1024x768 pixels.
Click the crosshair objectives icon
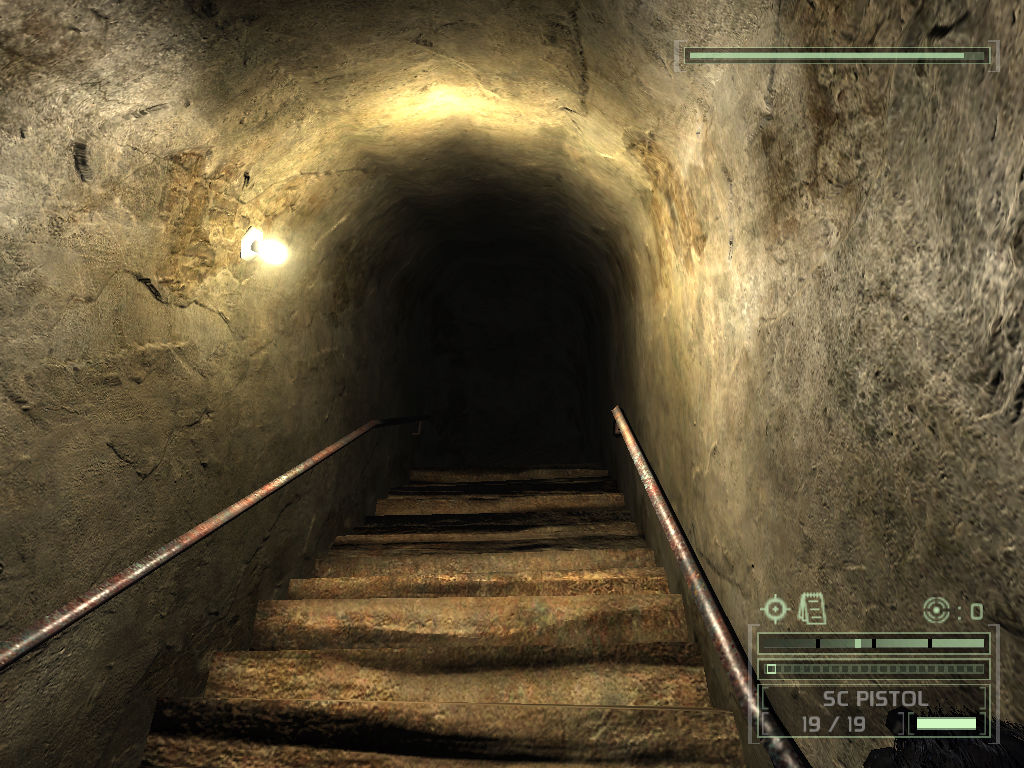click(775, 609)
